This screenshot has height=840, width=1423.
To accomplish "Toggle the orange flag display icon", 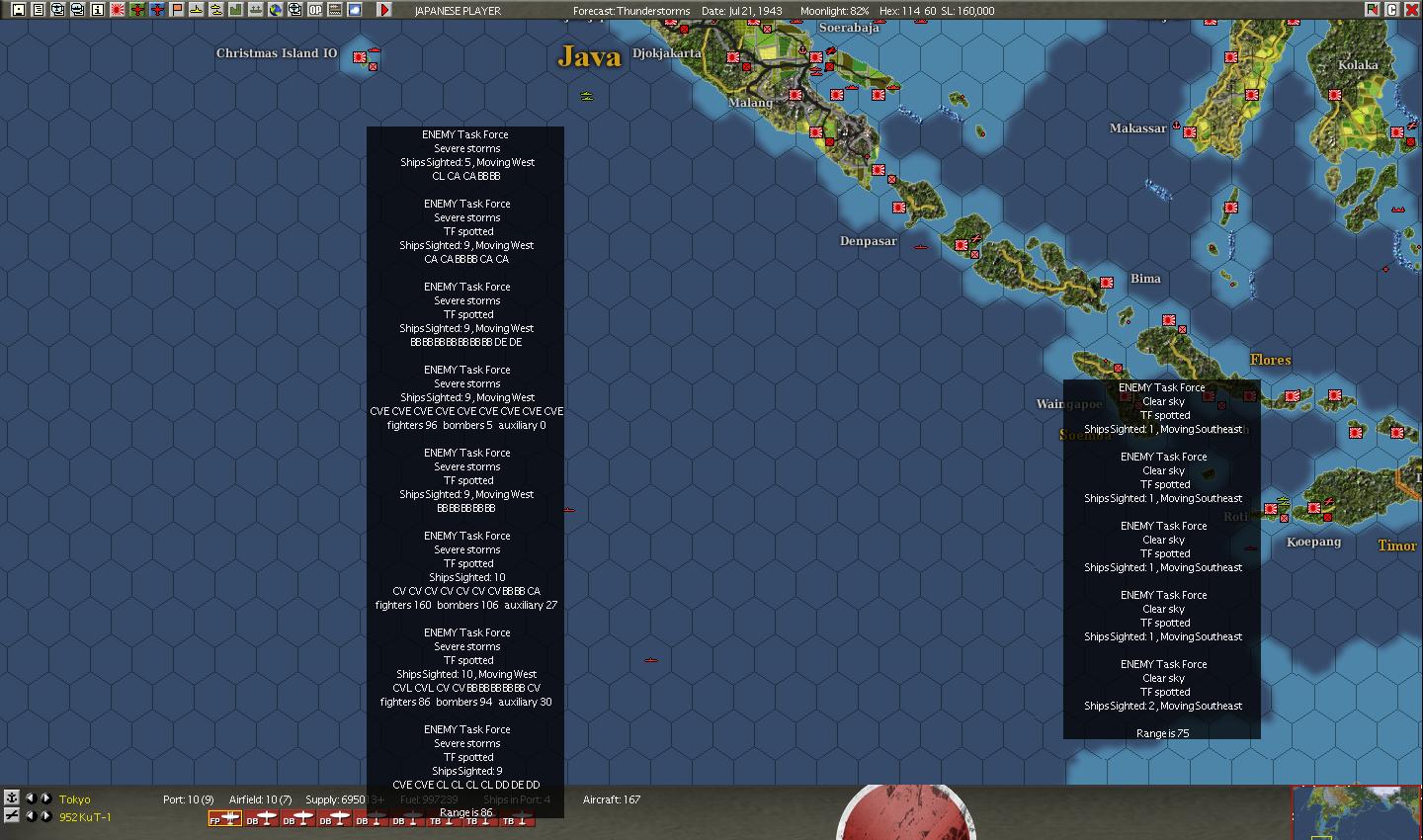I will click(x=176, y=9).
